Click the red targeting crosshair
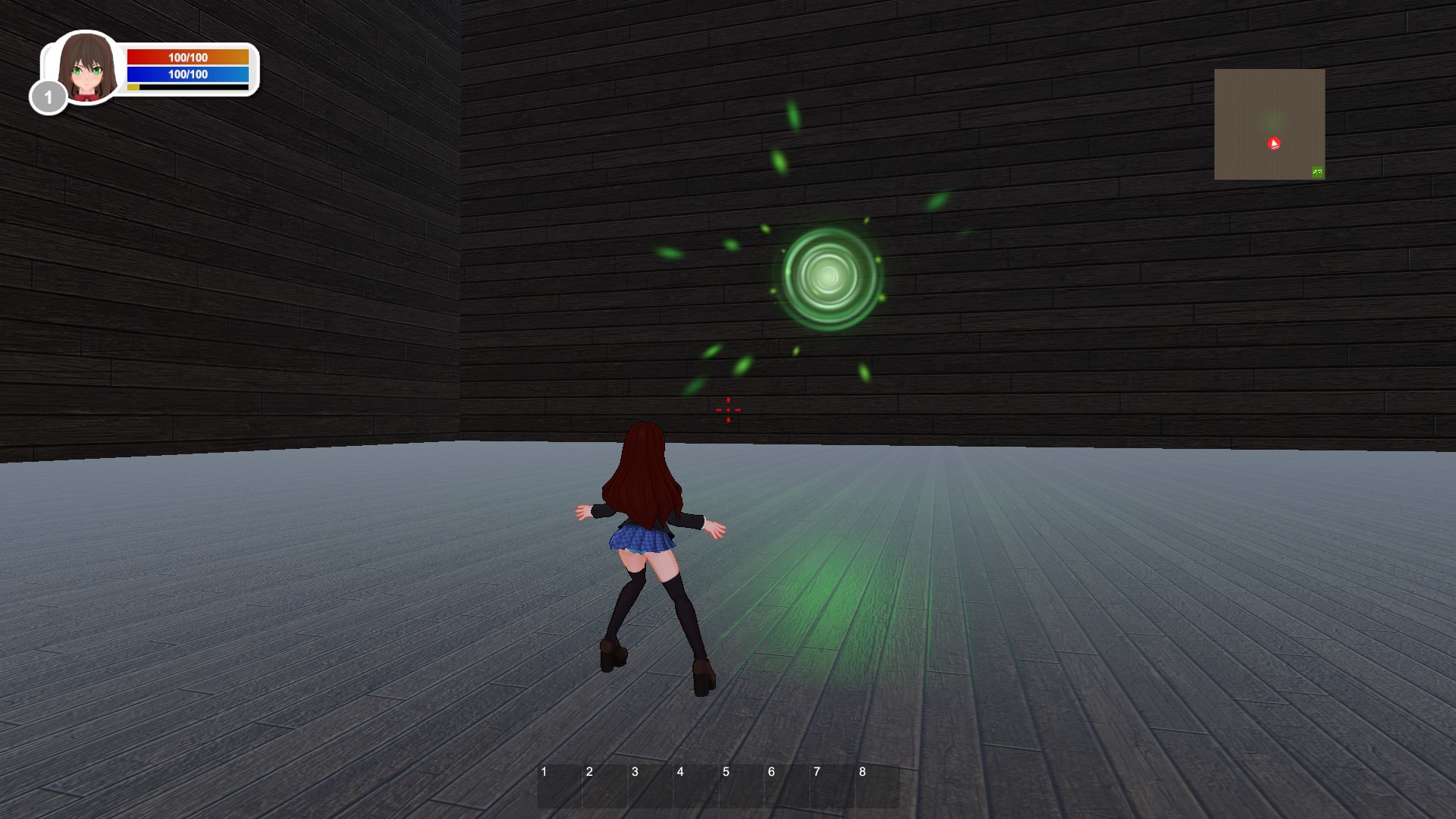Screen dimensions: 1456x819 coord(727,409)
